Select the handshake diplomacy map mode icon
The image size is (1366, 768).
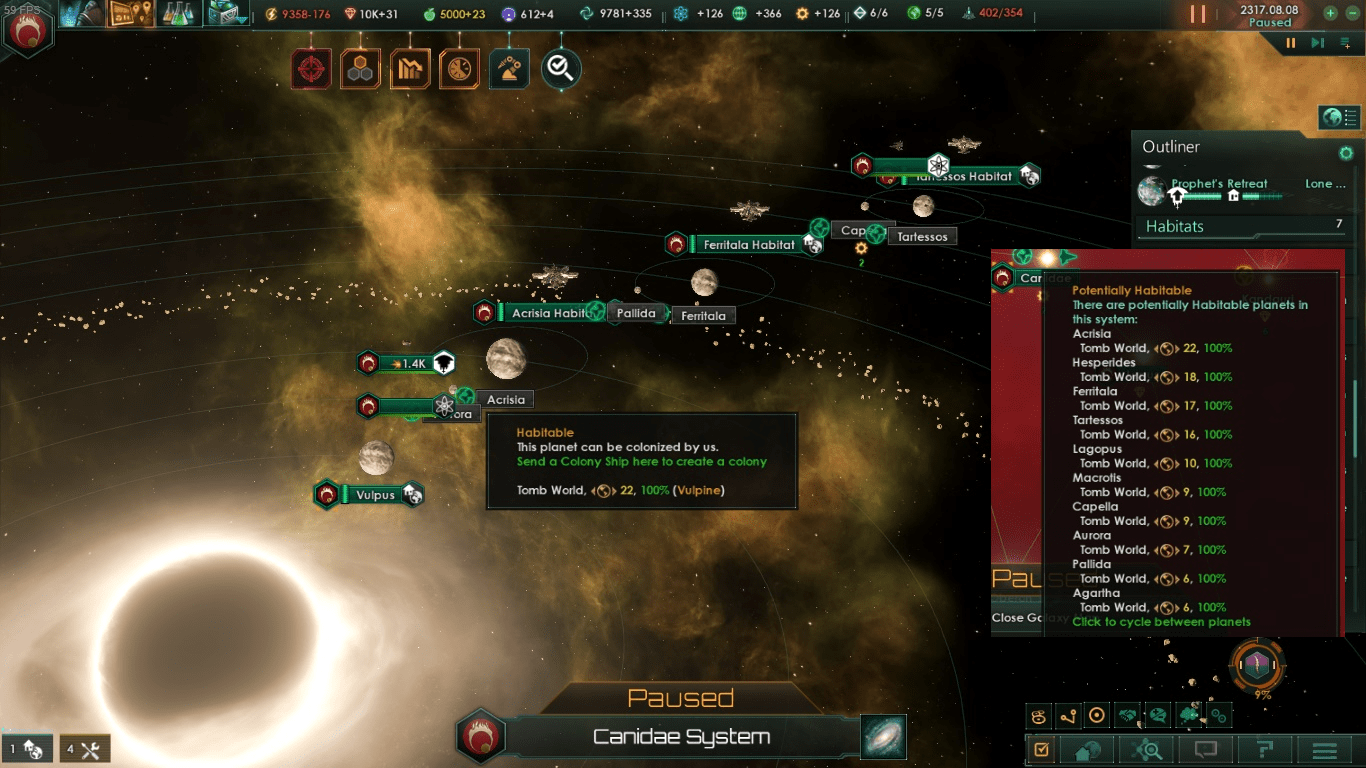click(x=1126, y=715)
